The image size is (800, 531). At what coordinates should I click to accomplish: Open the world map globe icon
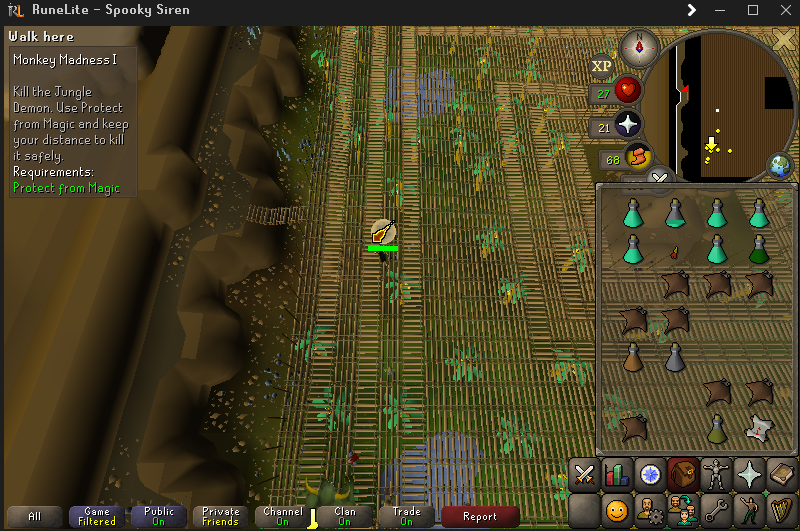coord(781,165)
